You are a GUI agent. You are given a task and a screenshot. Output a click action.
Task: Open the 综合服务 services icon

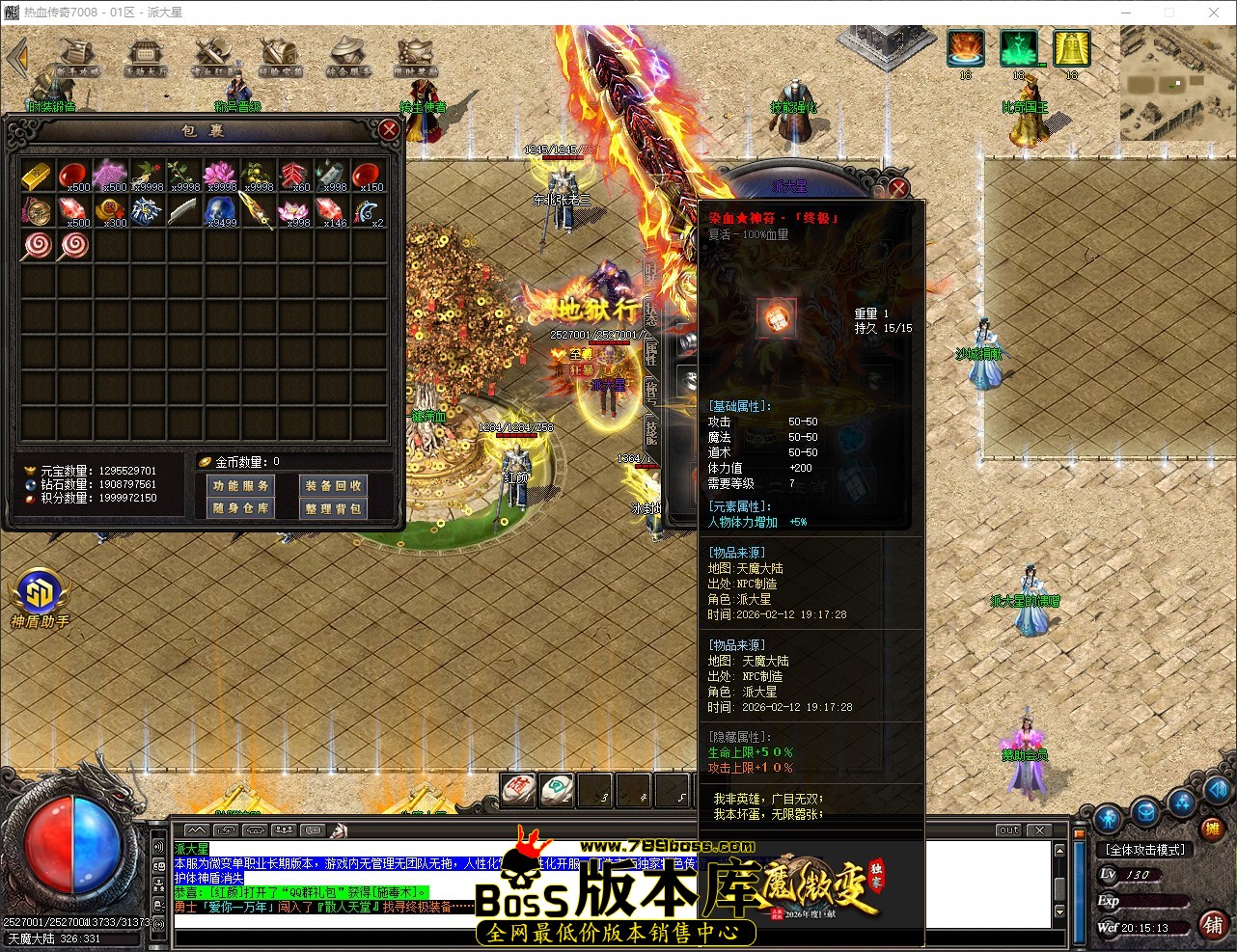click(345, 50)
